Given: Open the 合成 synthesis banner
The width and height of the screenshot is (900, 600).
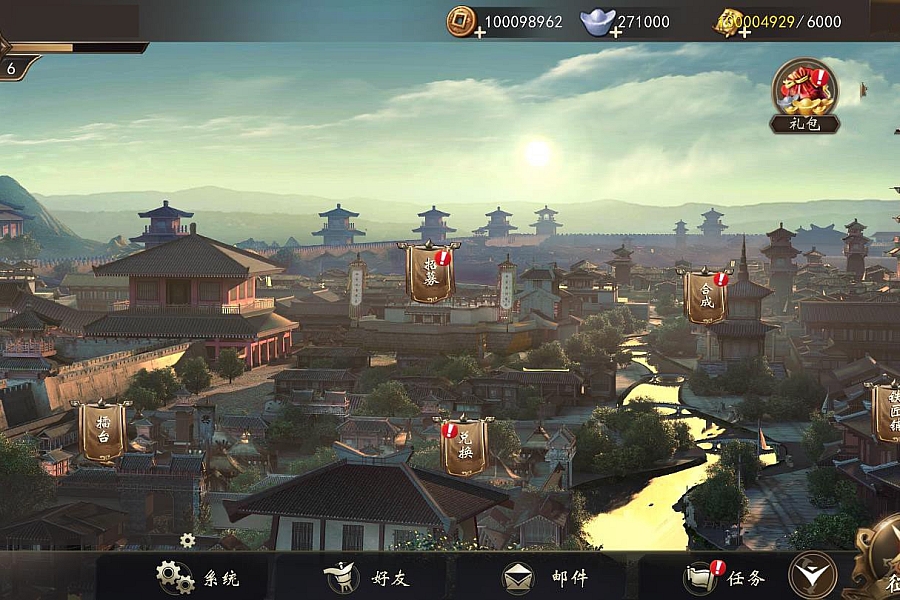Looking at the screenshot, I should 706,296.
